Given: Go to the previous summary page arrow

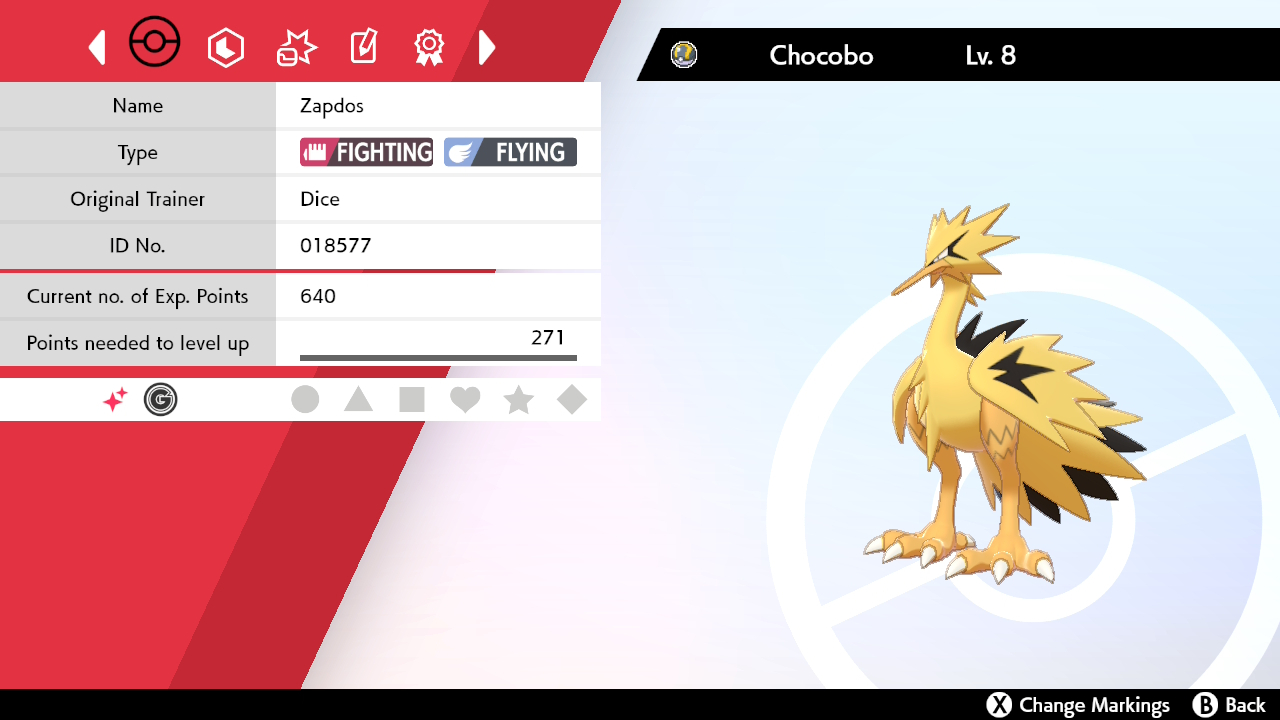Looking at the screenshot, I should point(97,47).
